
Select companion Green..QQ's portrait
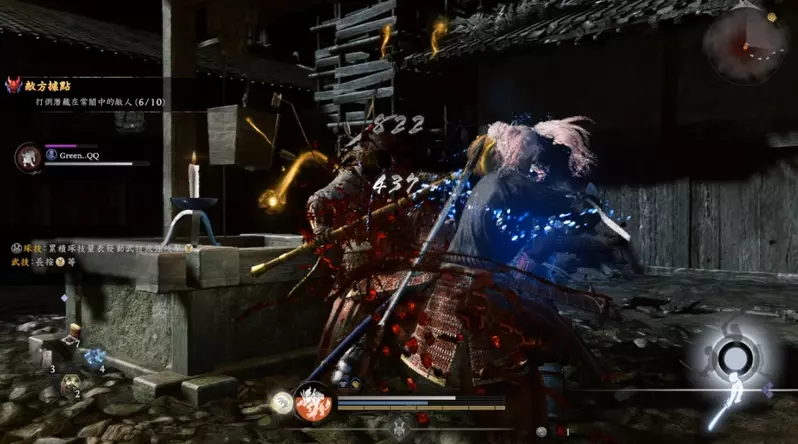pos(28,156)
